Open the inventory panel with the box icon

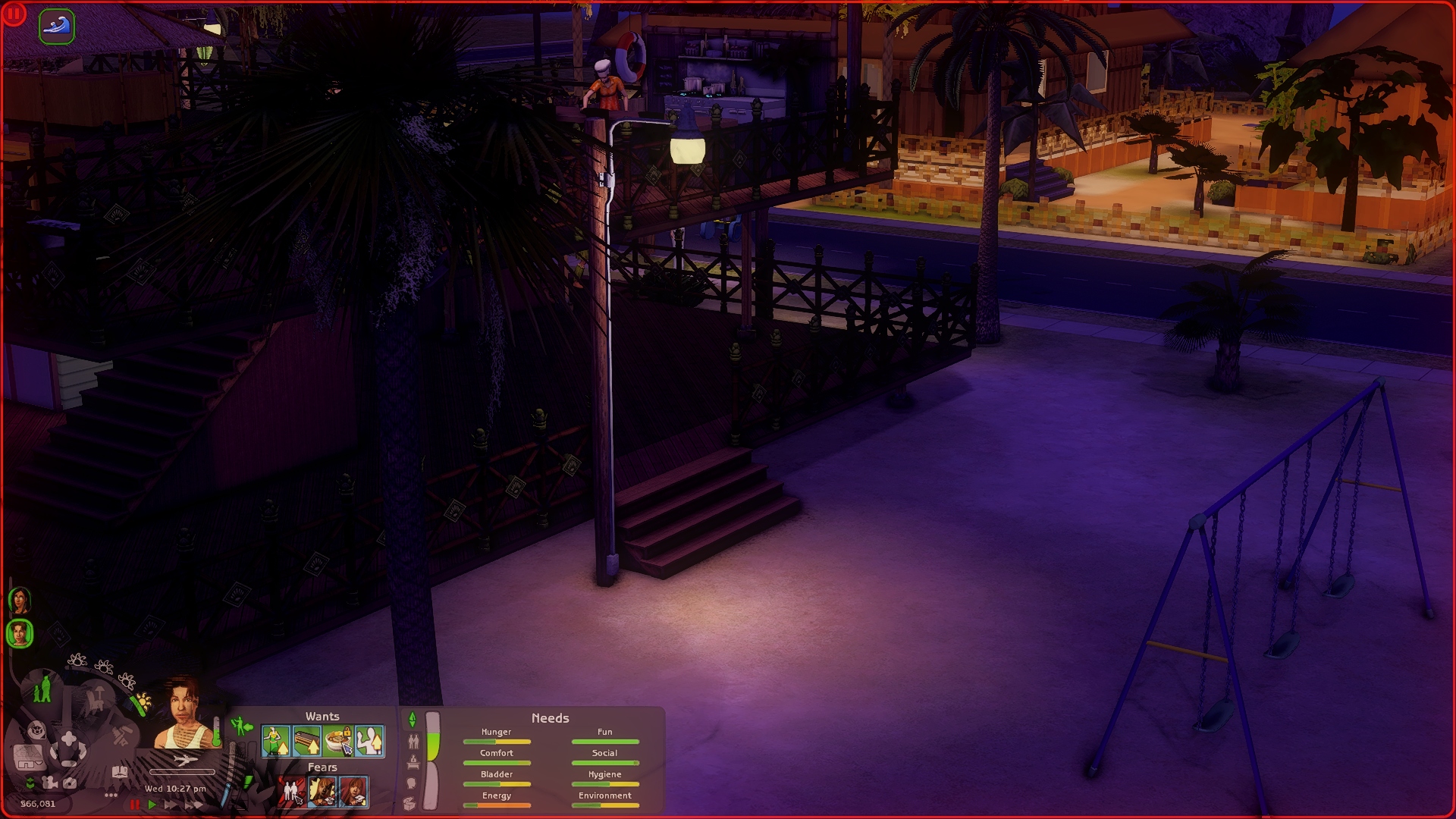pos(409,803)
